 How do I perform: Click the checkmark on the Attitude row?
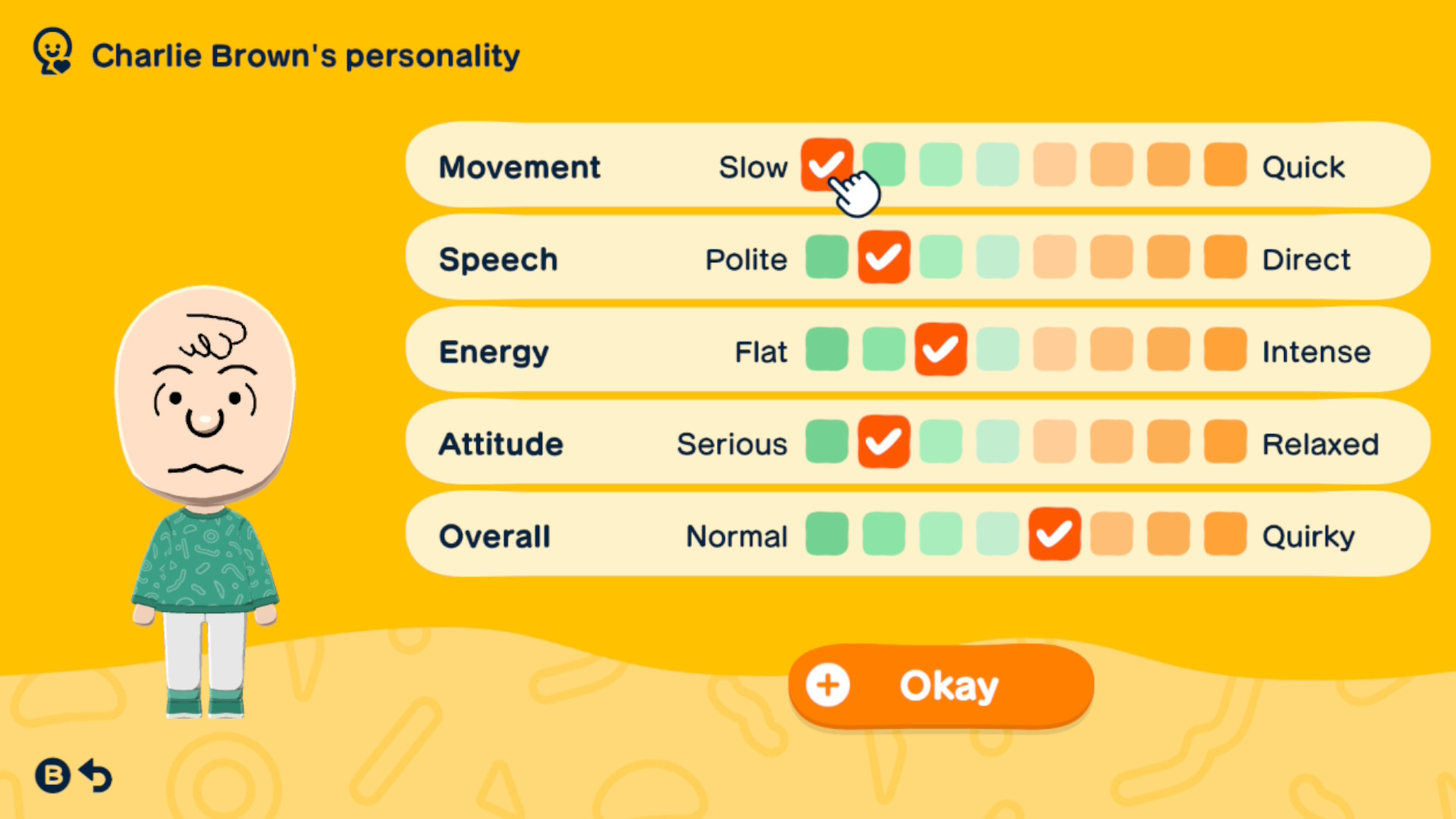point(883,442)
